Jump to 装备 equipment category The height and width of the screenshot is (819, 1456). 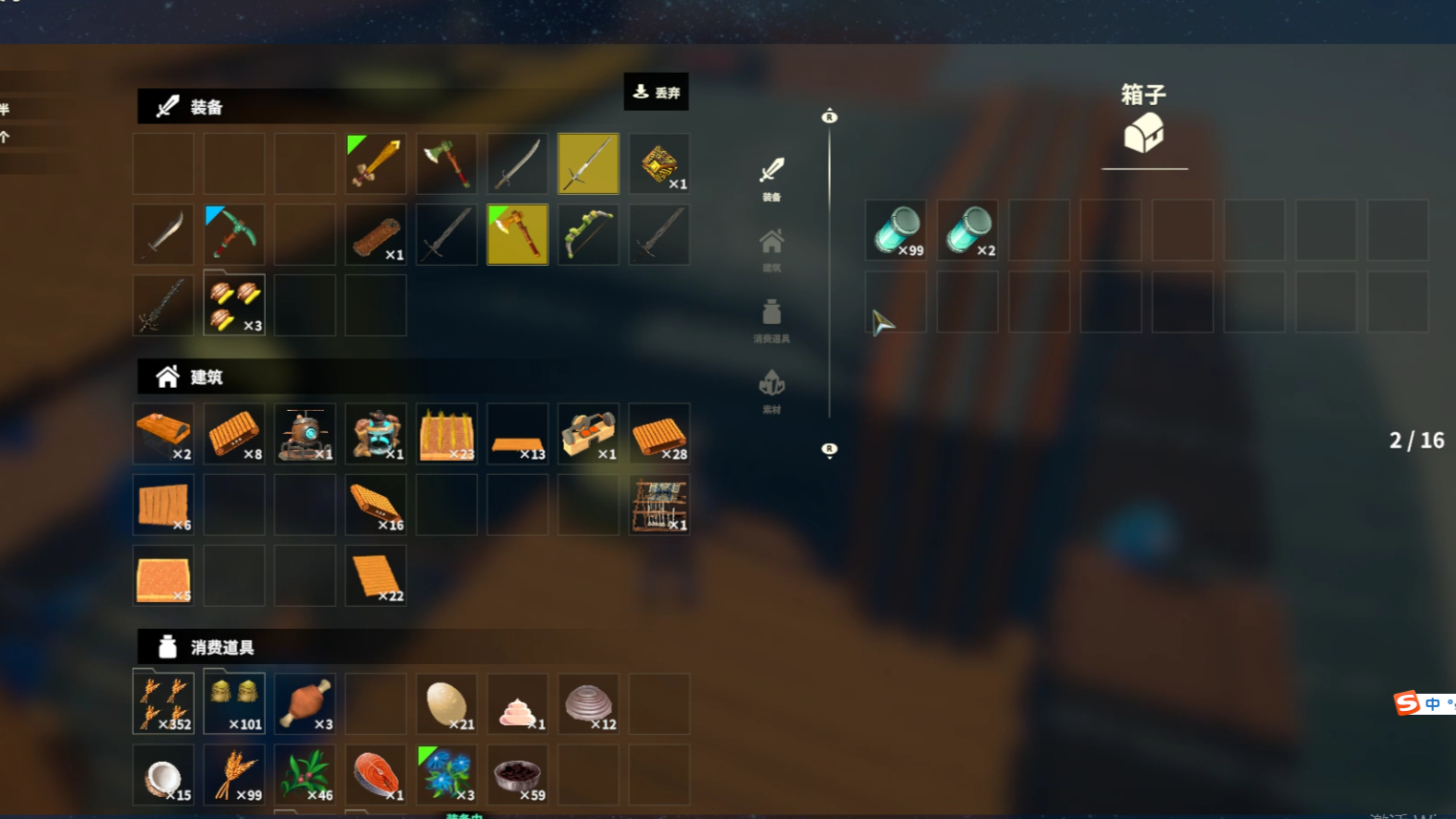pos(771,179)
